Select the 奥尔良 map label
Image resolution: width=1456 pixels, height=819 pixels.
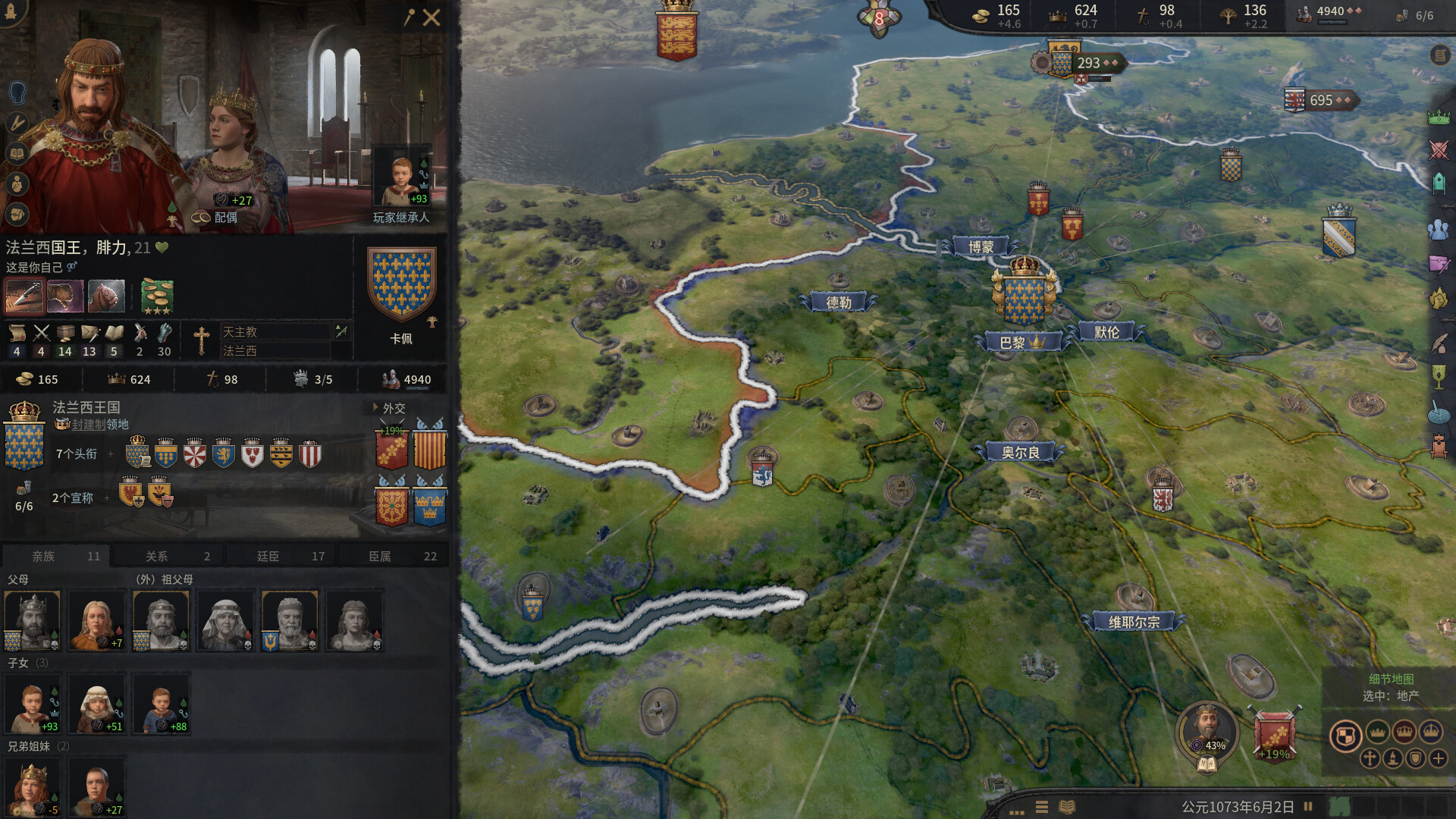[x=1022, y=451]
